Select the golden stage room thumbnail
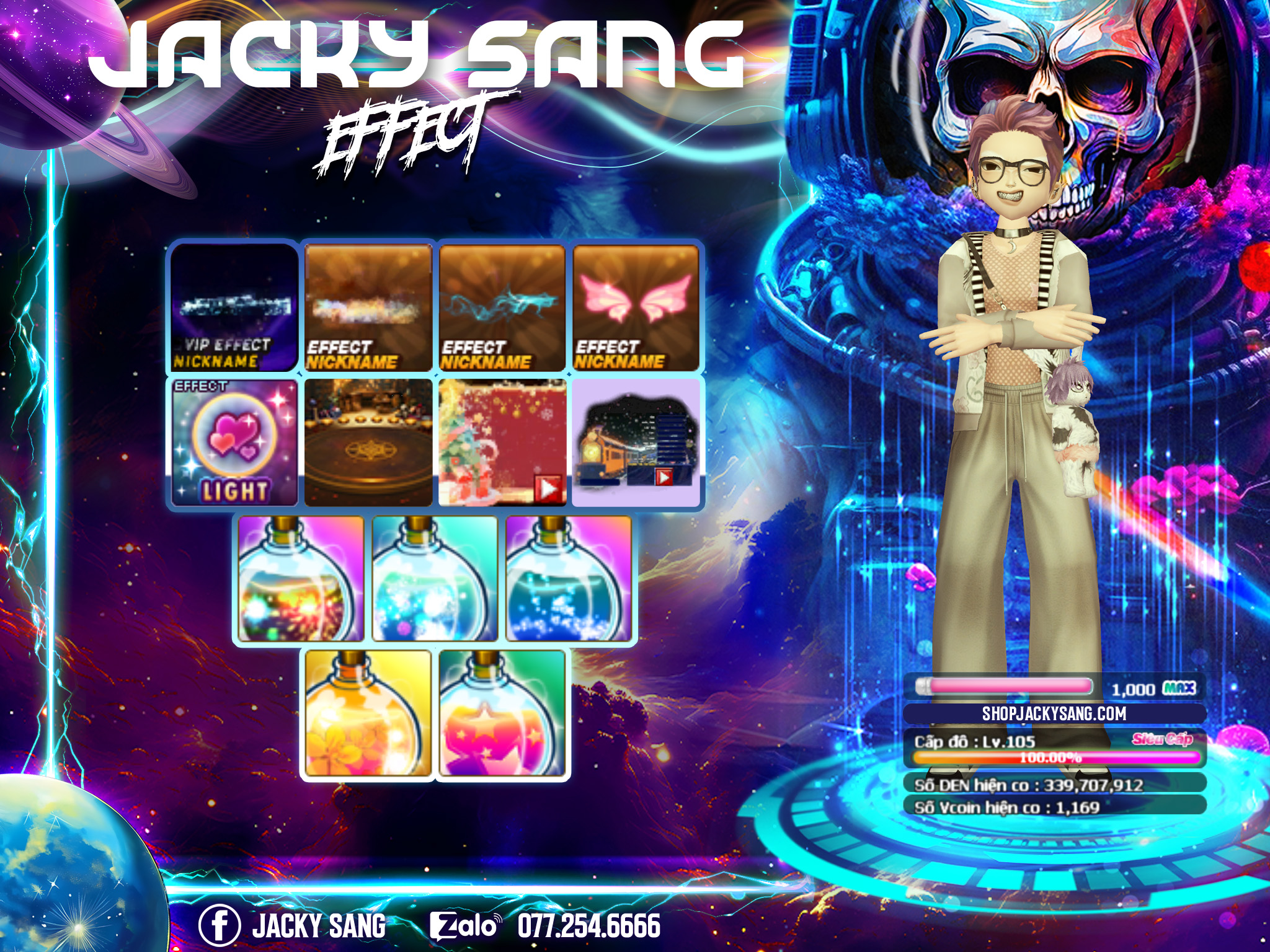The height and width of the screenshot is (952, 1270). coord(368,443)
